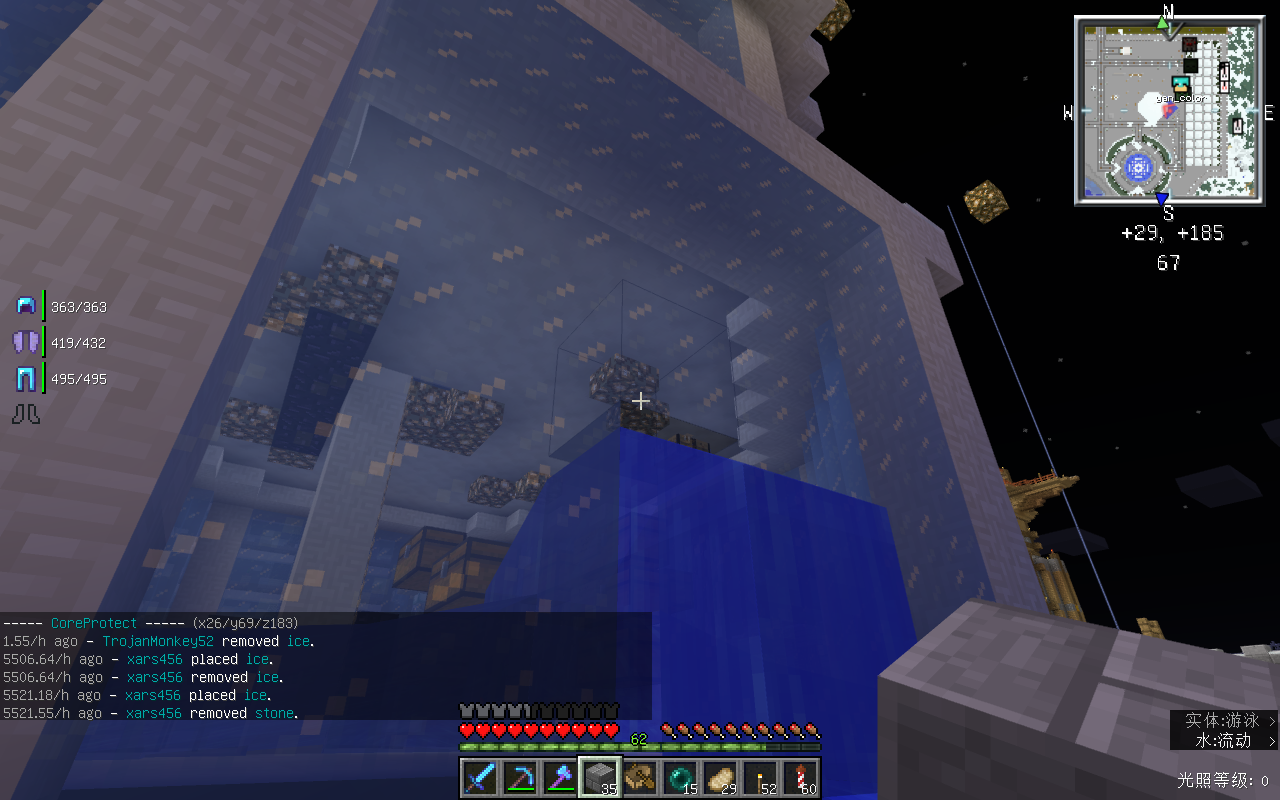
Task: Select the diamond pickaxe hotbar slot
Action: (x=520, y=778)
